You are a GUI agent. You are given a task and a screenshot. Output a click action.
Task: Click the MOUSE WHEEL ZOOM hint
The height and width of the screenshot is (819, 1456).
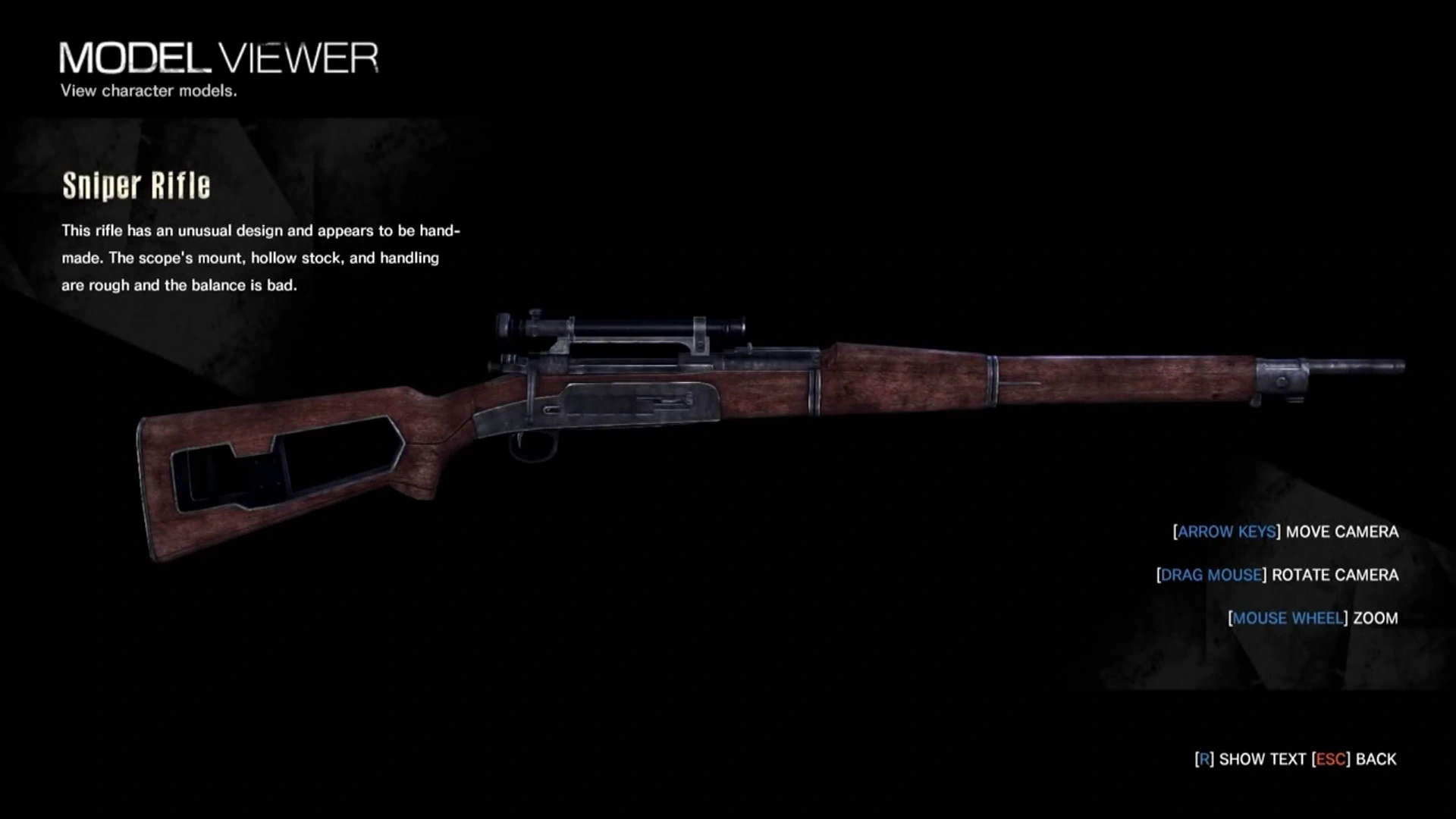point(1312,618)
